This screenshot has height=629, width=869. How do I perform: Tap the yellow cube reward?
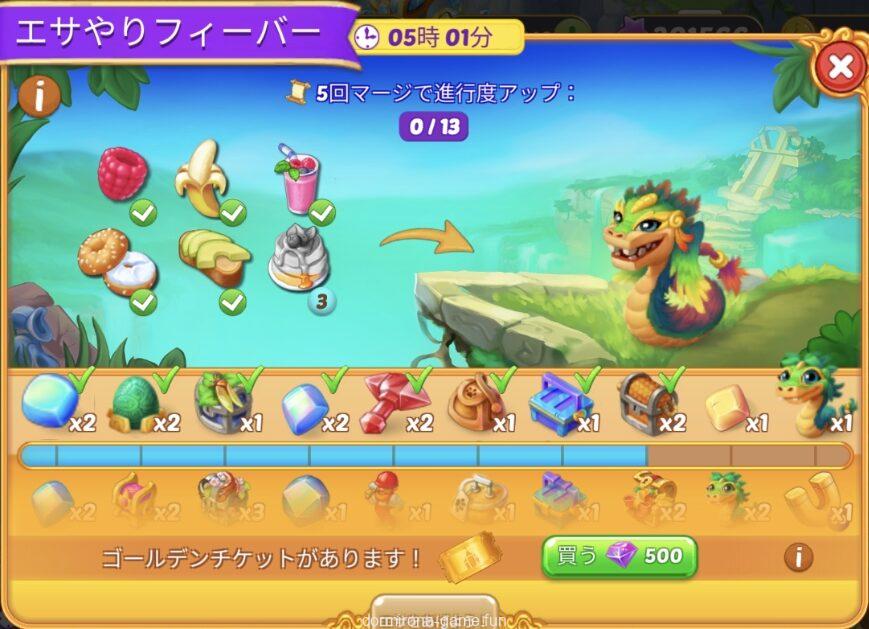coord(727,405)
